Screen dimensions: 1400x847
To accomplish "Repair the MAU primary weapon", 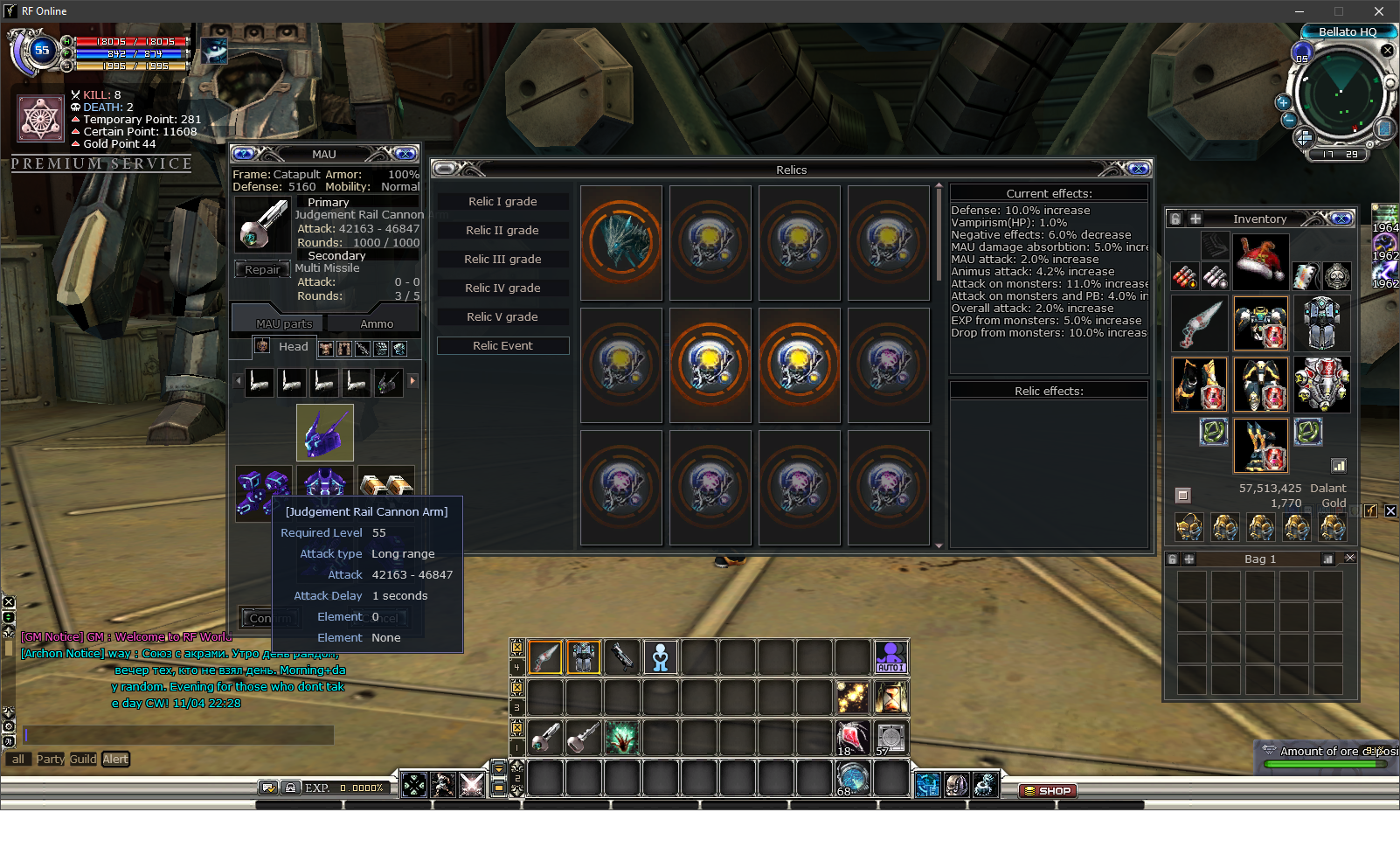I will [262, 270].
